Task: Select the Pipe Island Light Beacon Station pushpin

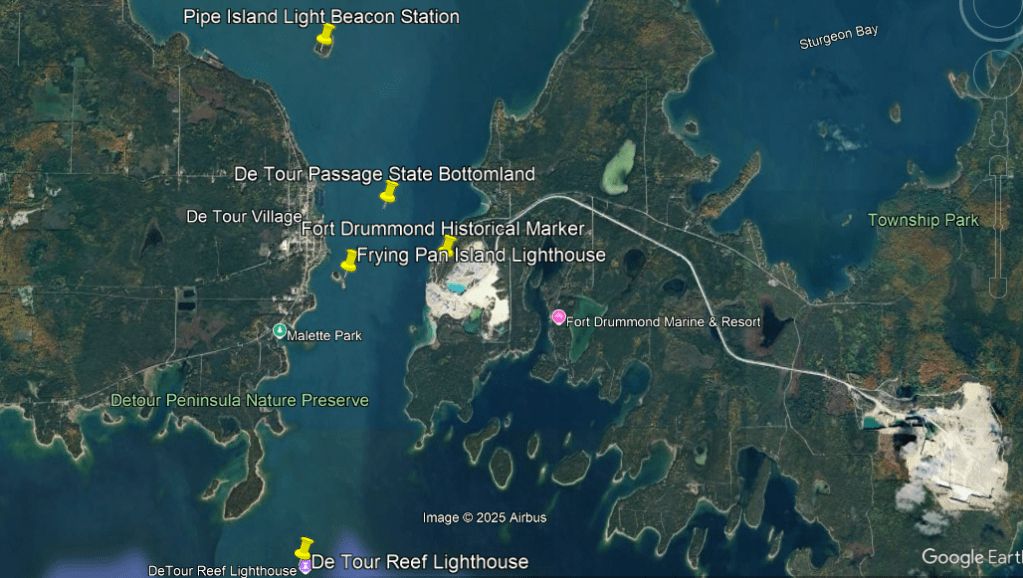Action: click(x=325, y=35)
